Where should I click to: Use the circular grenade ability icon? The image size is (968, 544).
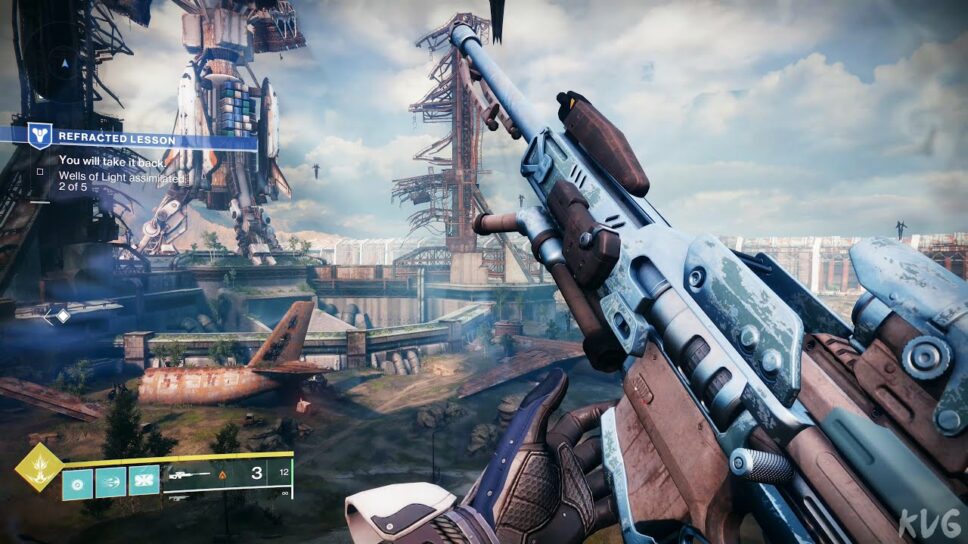coord(77,482)
